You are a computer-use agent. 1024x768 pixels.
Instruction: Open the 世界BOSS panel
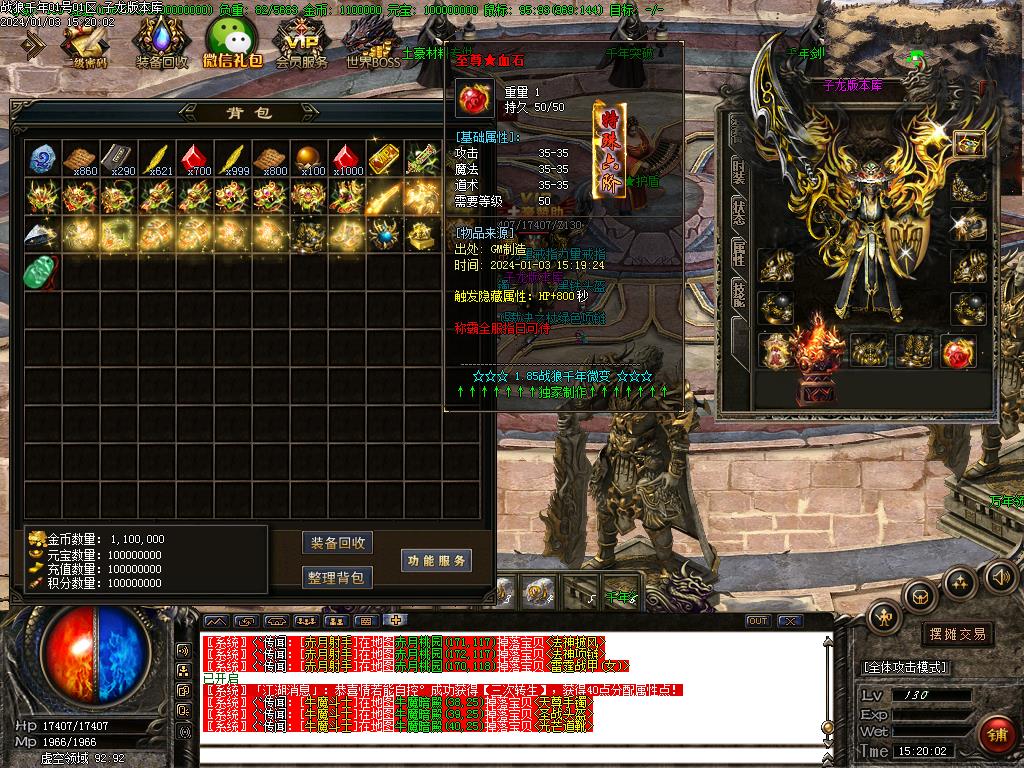click(372, 45)
